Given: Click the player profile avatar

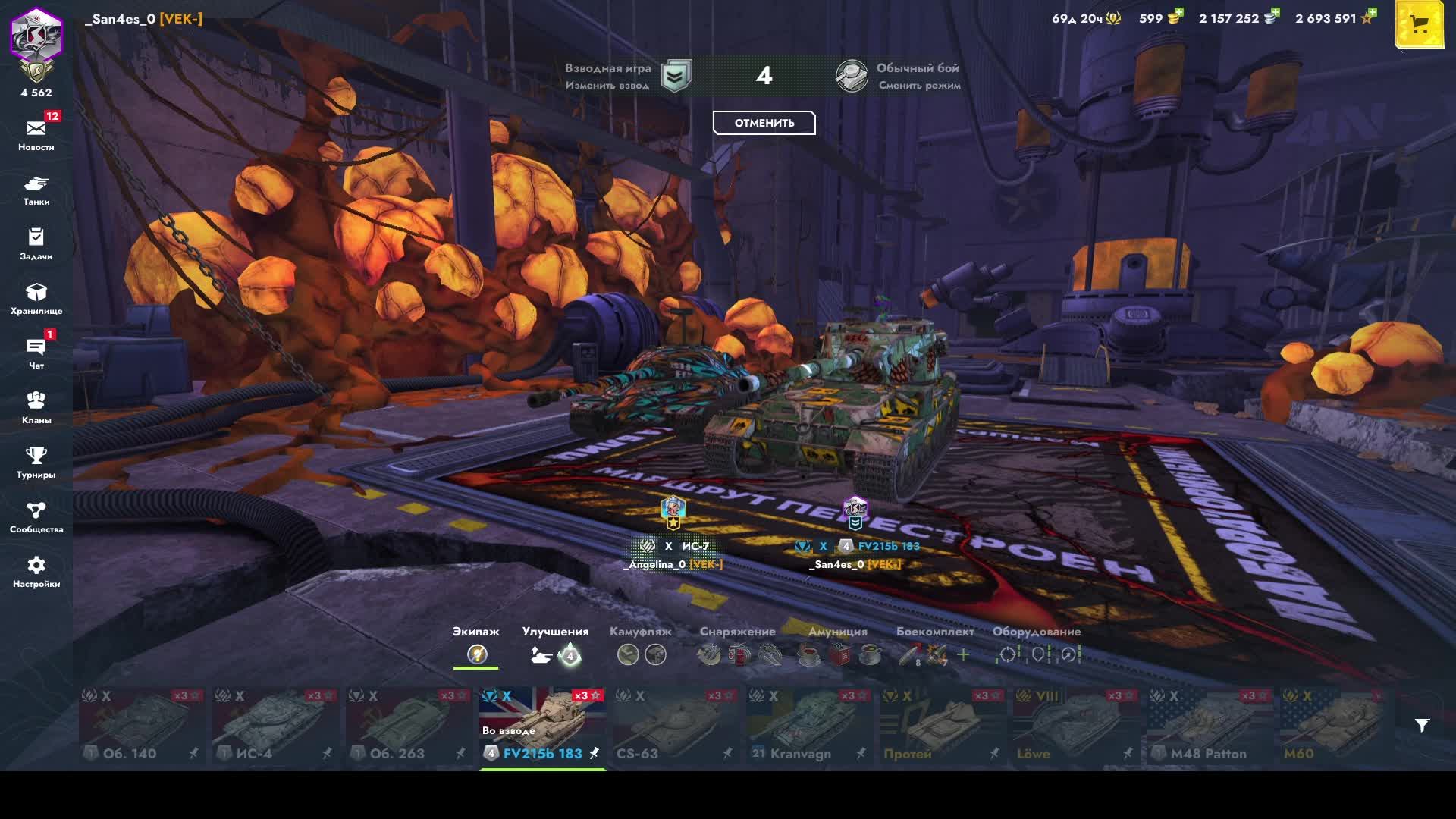Looking at the screenshot, I should tap(36, 36).
